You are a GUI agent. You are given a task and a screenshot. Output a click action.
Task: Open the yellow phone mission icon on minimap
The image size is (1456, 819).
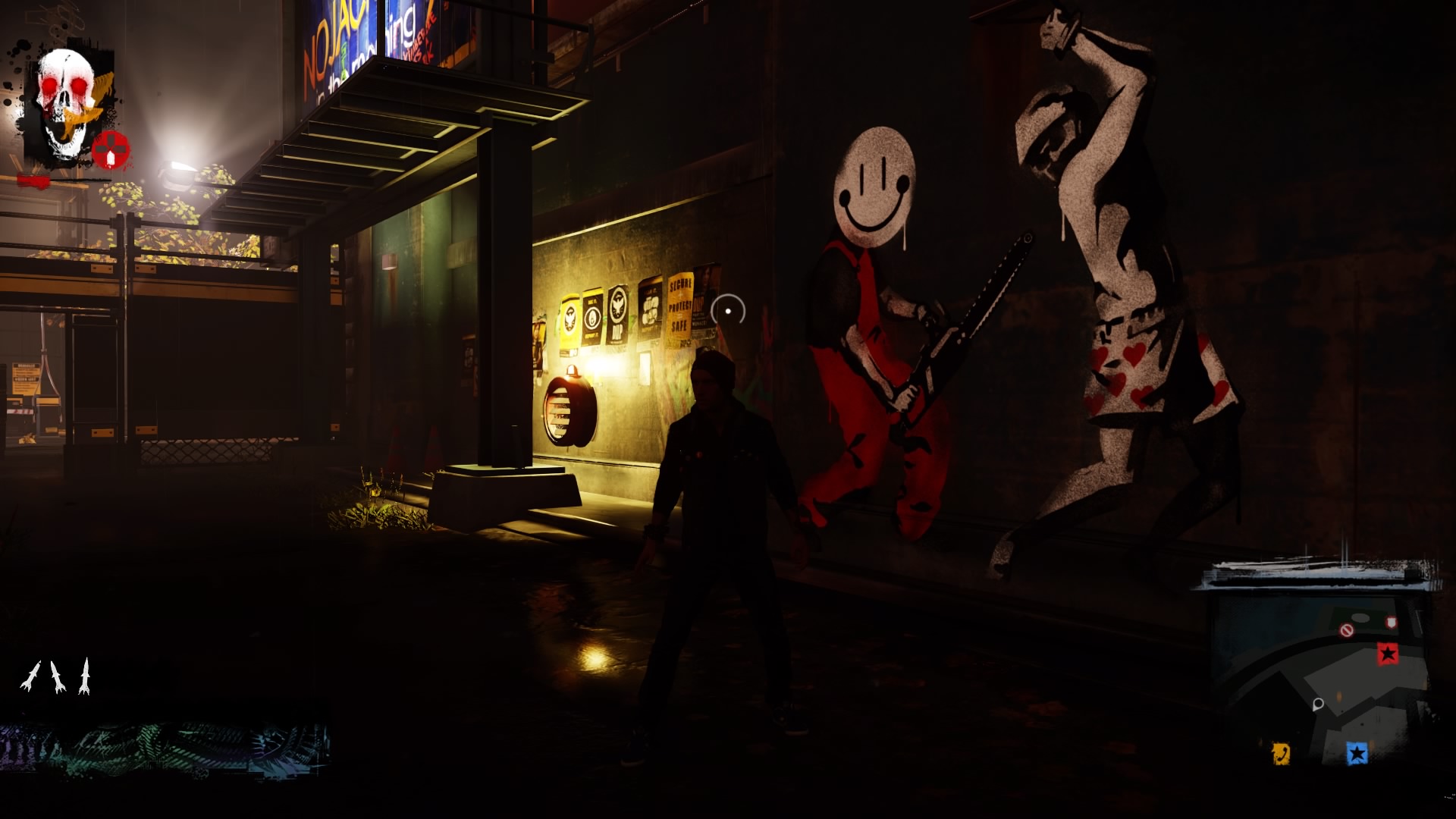tap(1282, 753)
